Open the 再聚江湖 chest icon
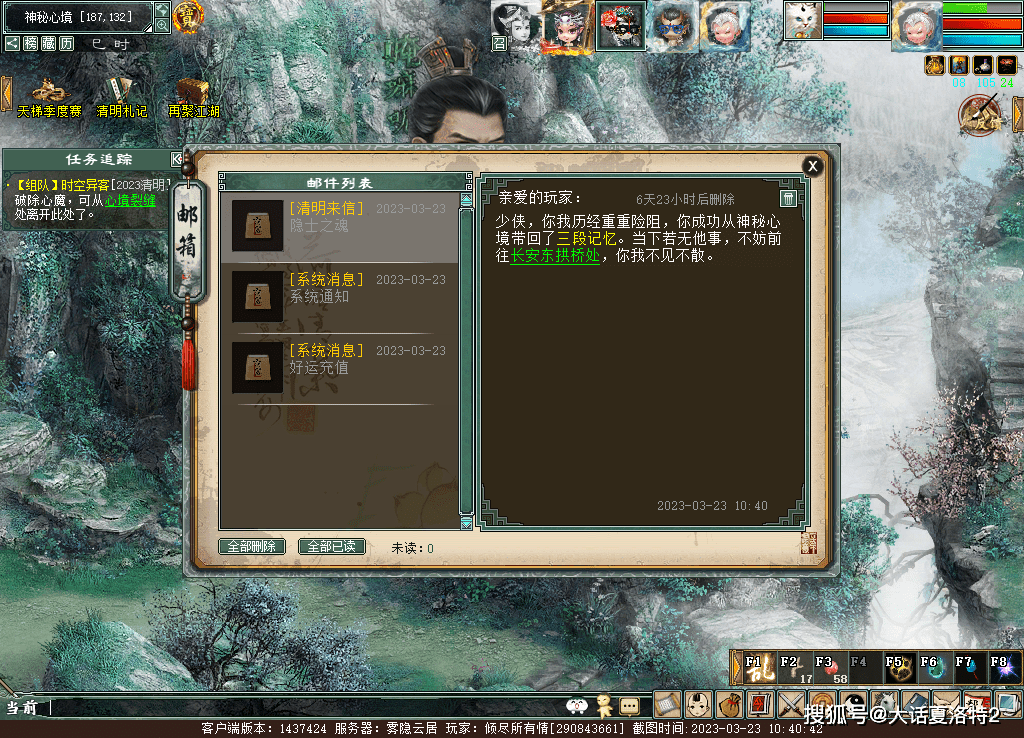 (193, 93)
